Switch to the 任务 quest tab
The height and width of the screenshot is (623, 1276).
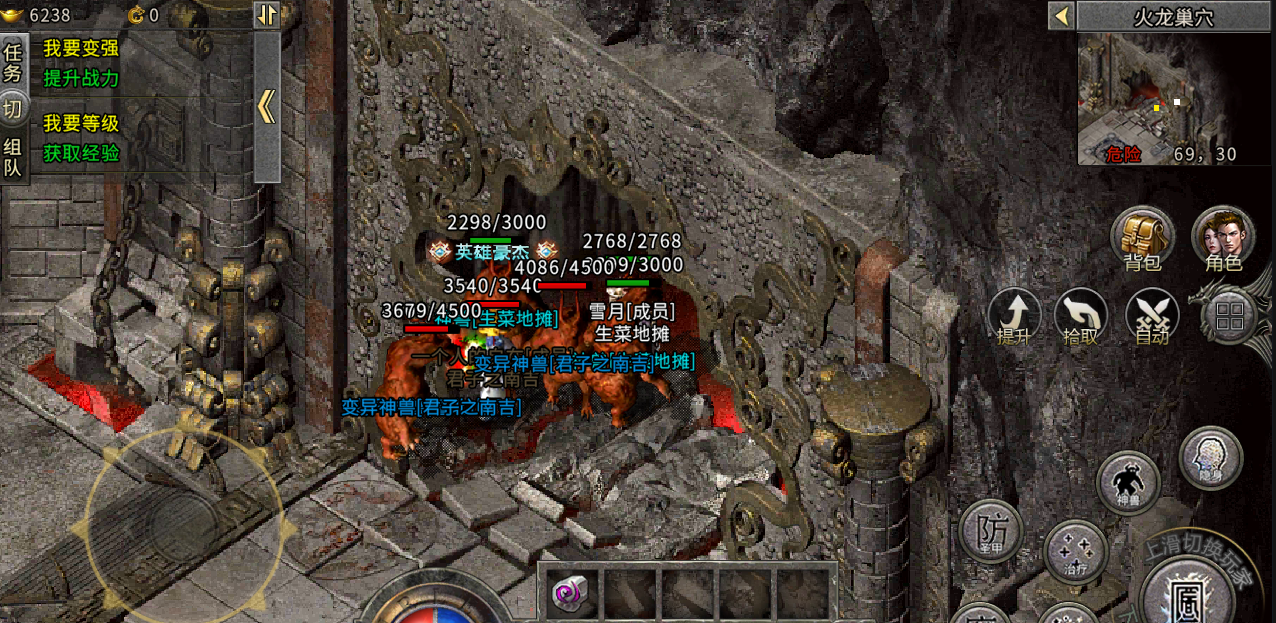click(x=13, y=61)
